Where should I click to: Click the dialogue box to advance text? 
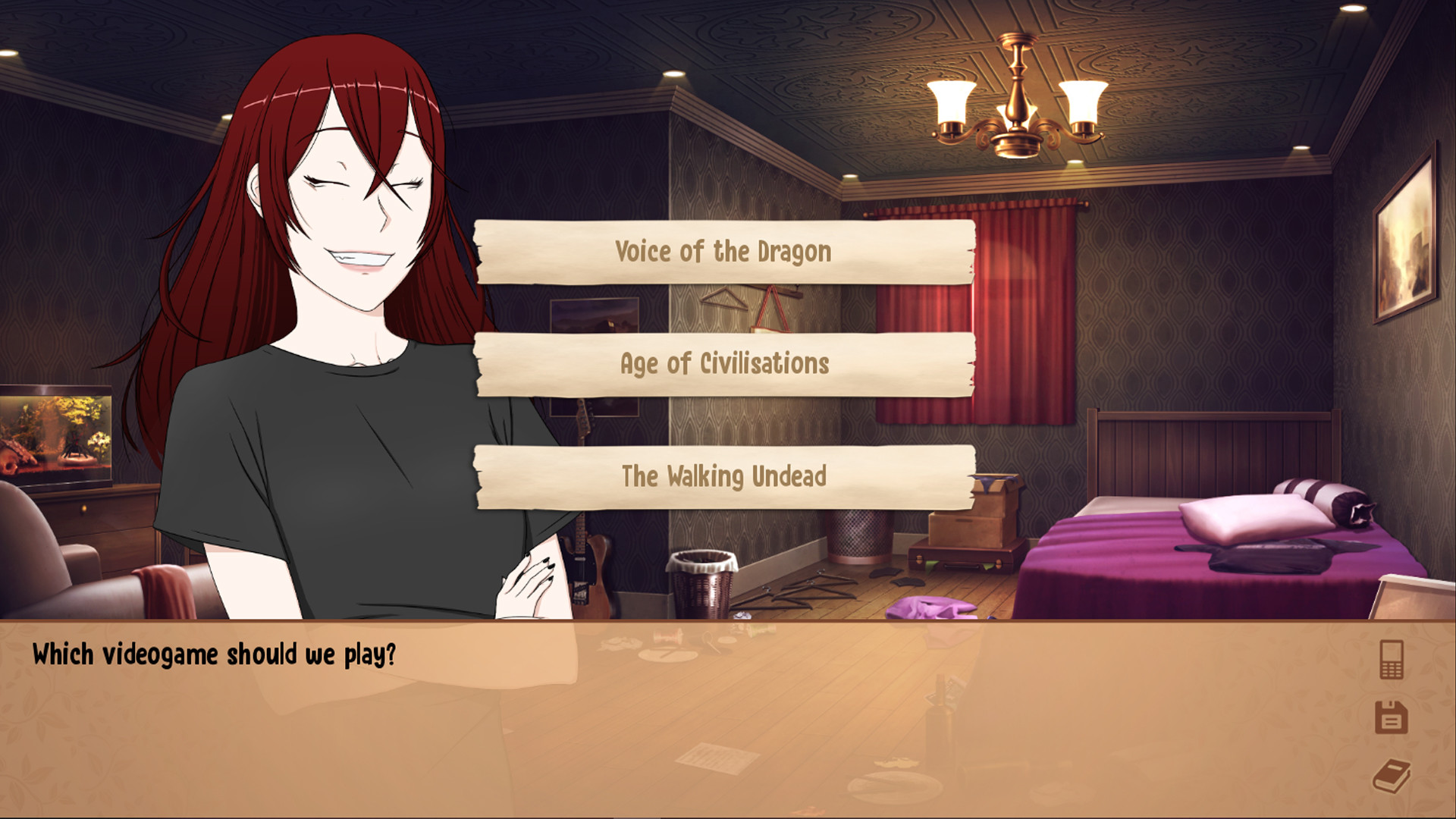pyautogui.click(x=682, y=720)
